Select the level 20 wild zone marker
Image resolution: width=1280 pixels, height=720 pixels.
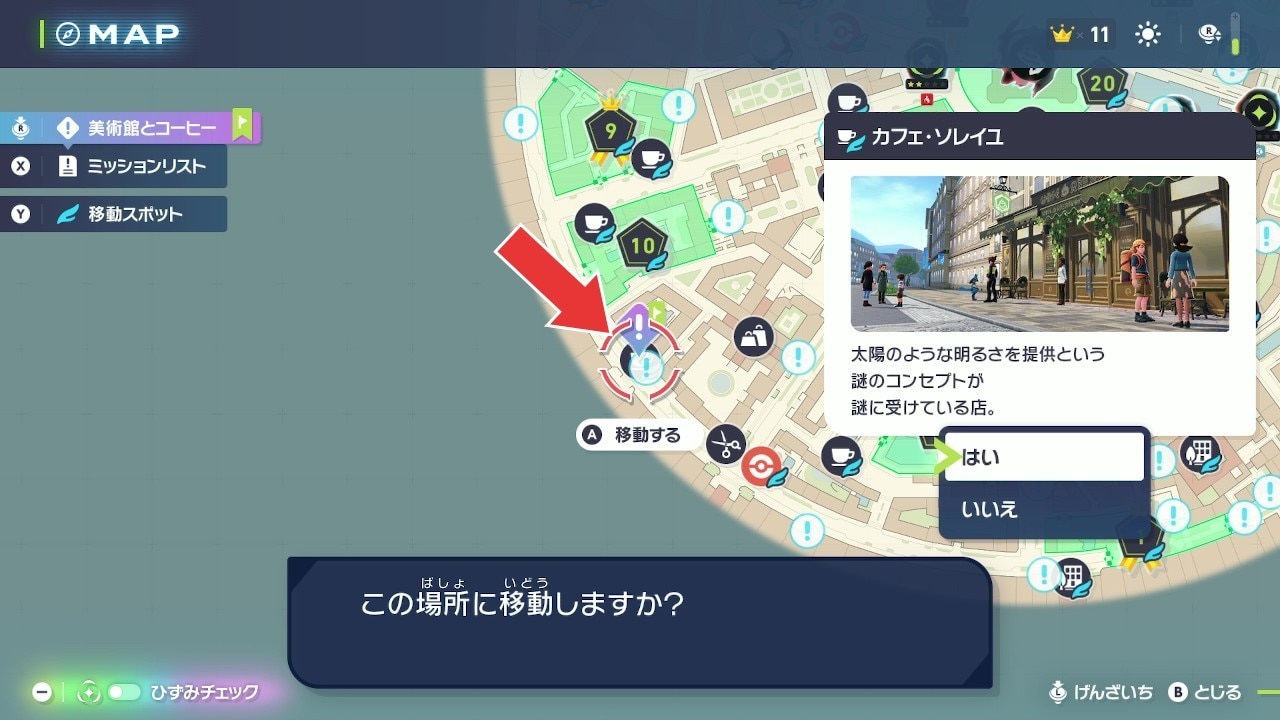coord(1102,85)
